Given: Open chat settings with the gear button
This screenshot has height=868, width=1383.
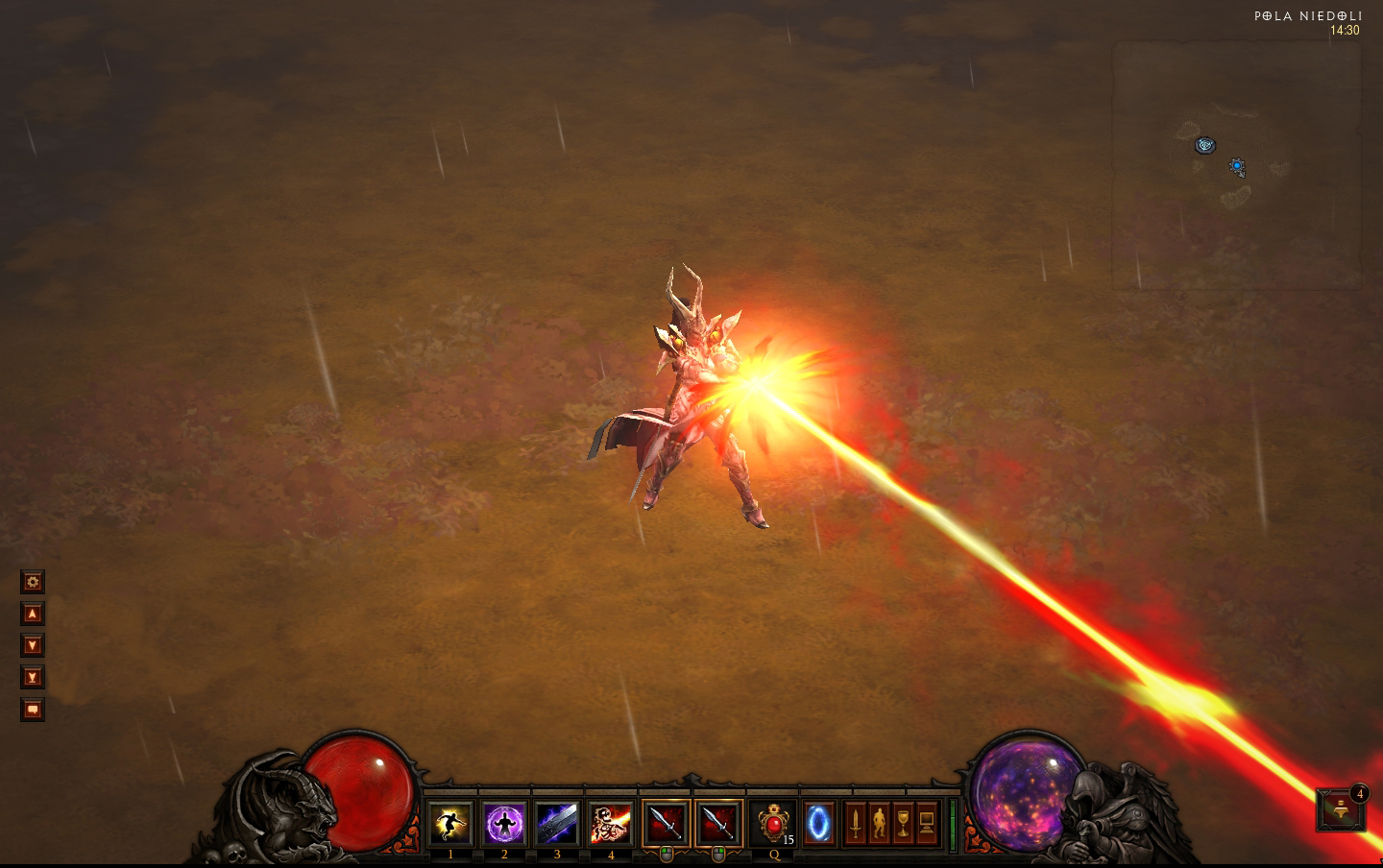Looking at the screenshot, I should (x=33, y=582).
